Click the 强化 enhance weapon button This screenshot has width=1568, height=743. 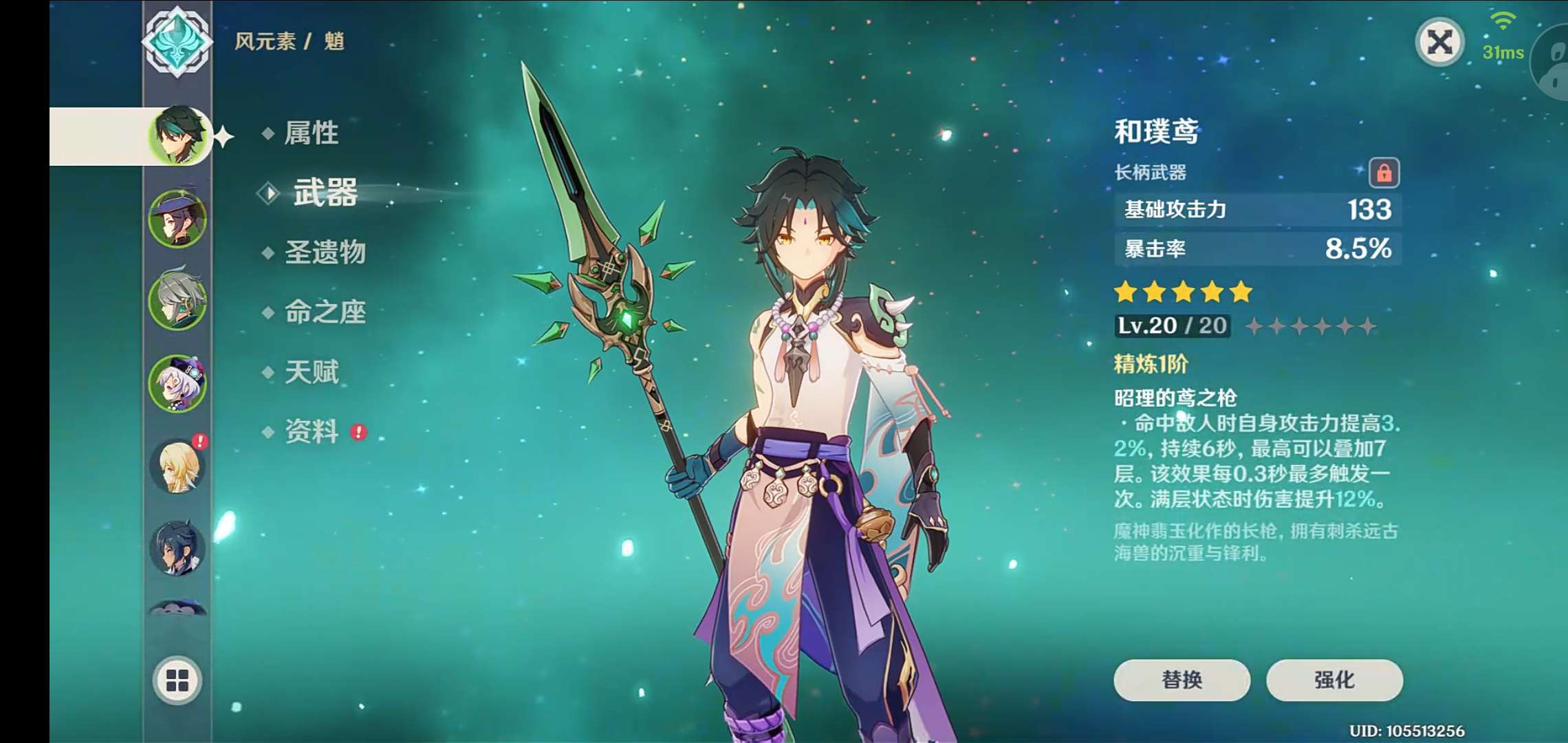(x=1334, y=680)
